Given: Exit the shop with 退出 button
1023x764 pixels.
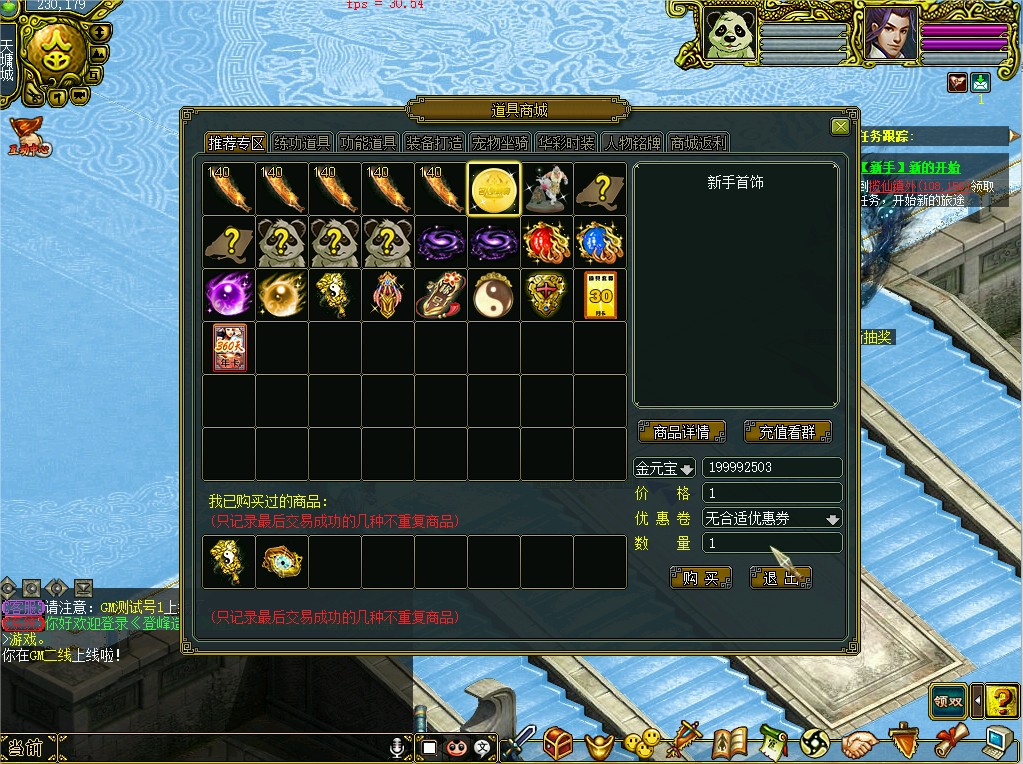Looking at the screenshot, I should tap(781, 578).
